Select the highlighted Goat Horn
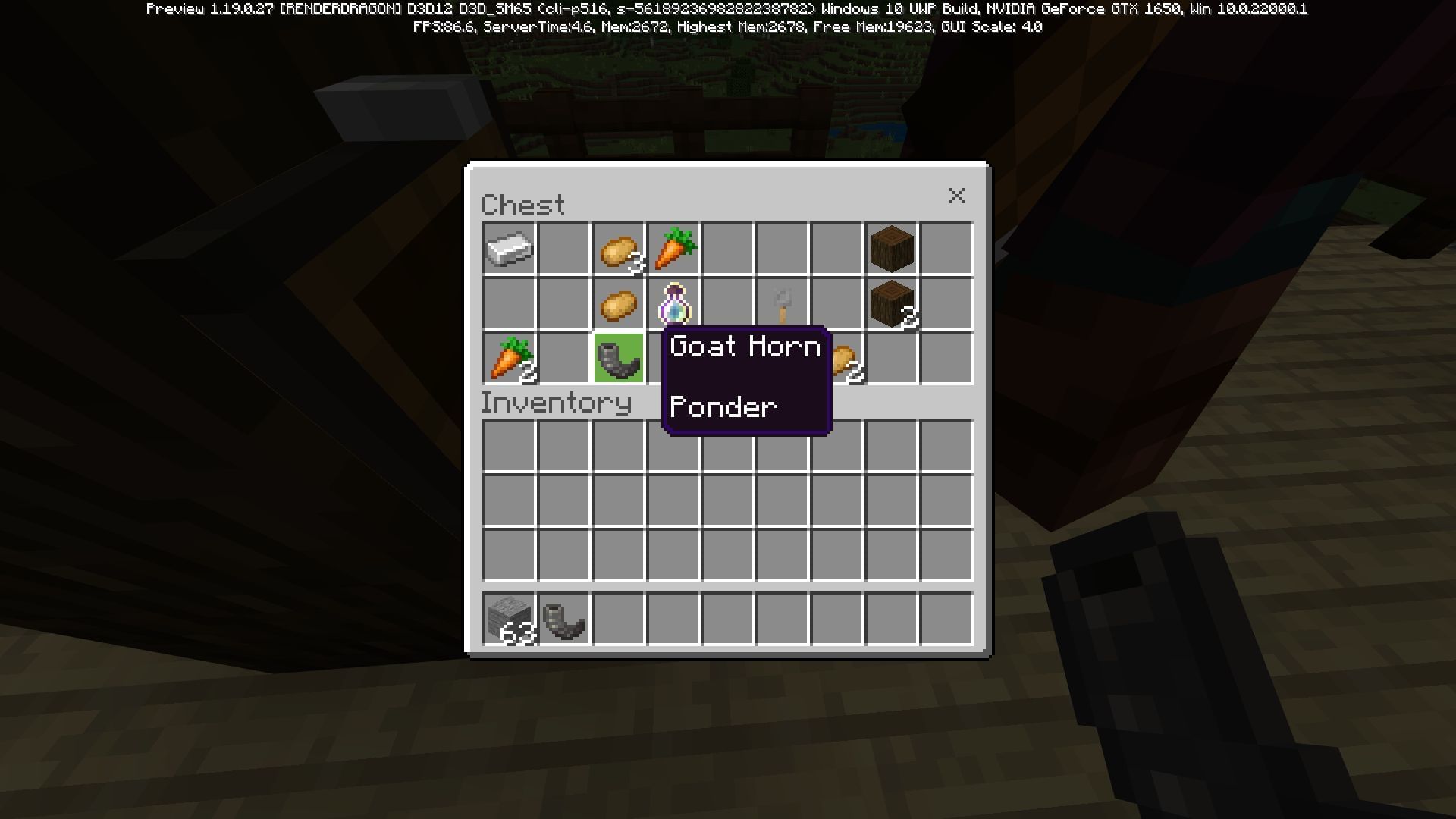This screenshot has height=819, width=1456. point(619,358)
